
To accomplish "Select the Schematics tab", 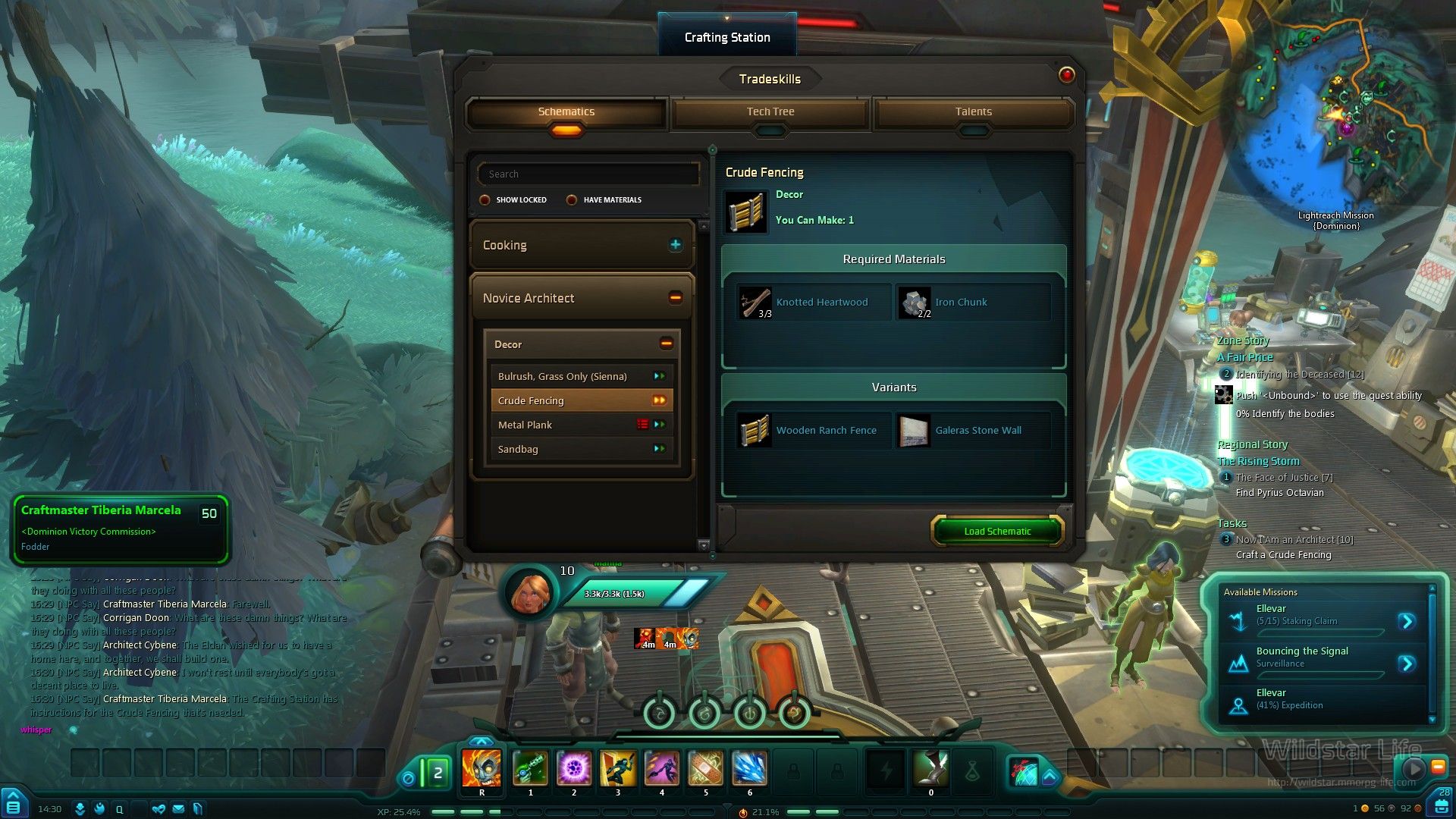I will [566, 112].
